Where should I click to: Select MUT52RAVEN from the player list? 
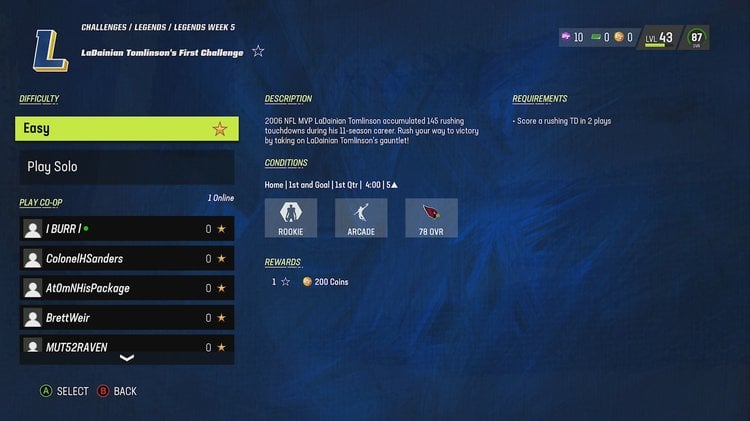tap(126, 347)
